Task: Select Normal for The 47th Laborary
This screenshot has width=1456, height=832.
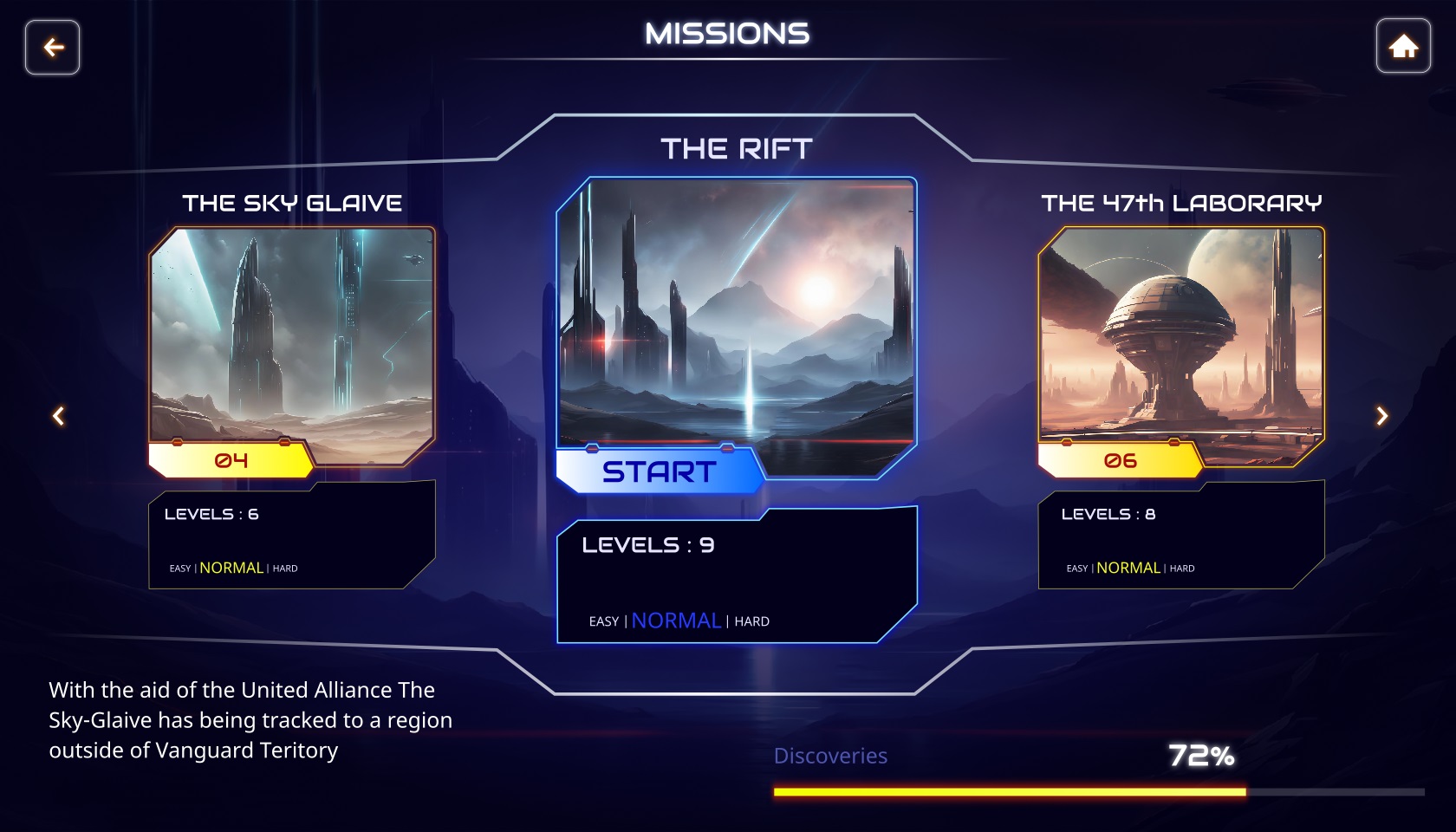Action: tap(1128, 568)
